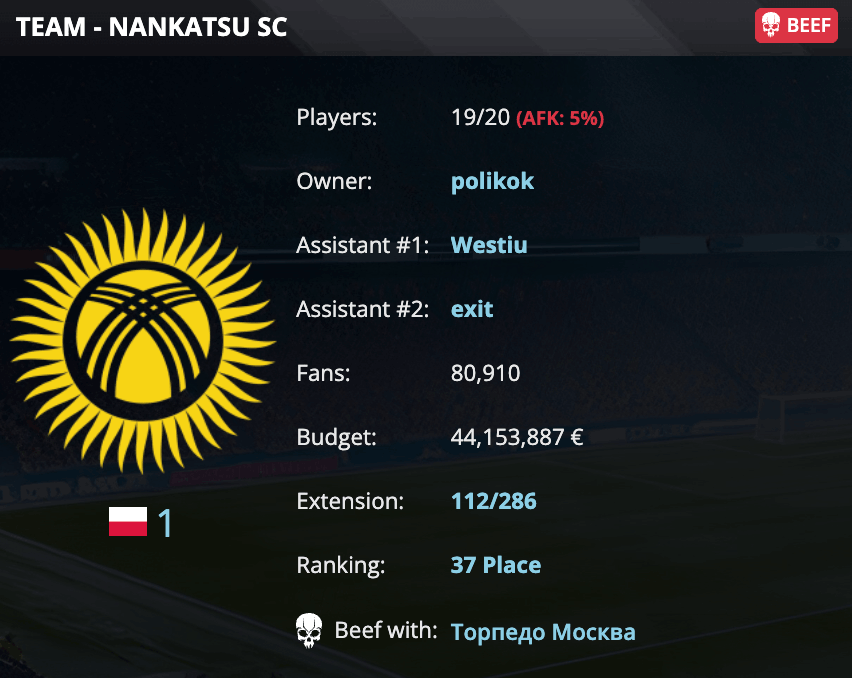This screenshot has height=678, width=852.
Task: View assistant Westiu's profile
Action: [489, 245]
